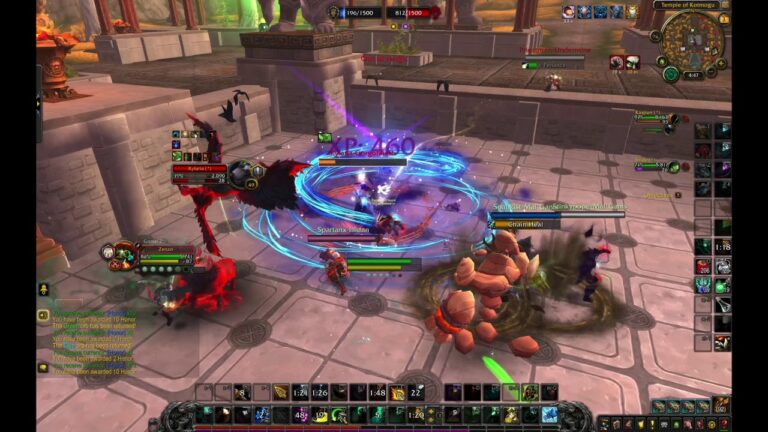Click the first buff icon at top
This screenshot has width=768, height=432.
point(568,11)
